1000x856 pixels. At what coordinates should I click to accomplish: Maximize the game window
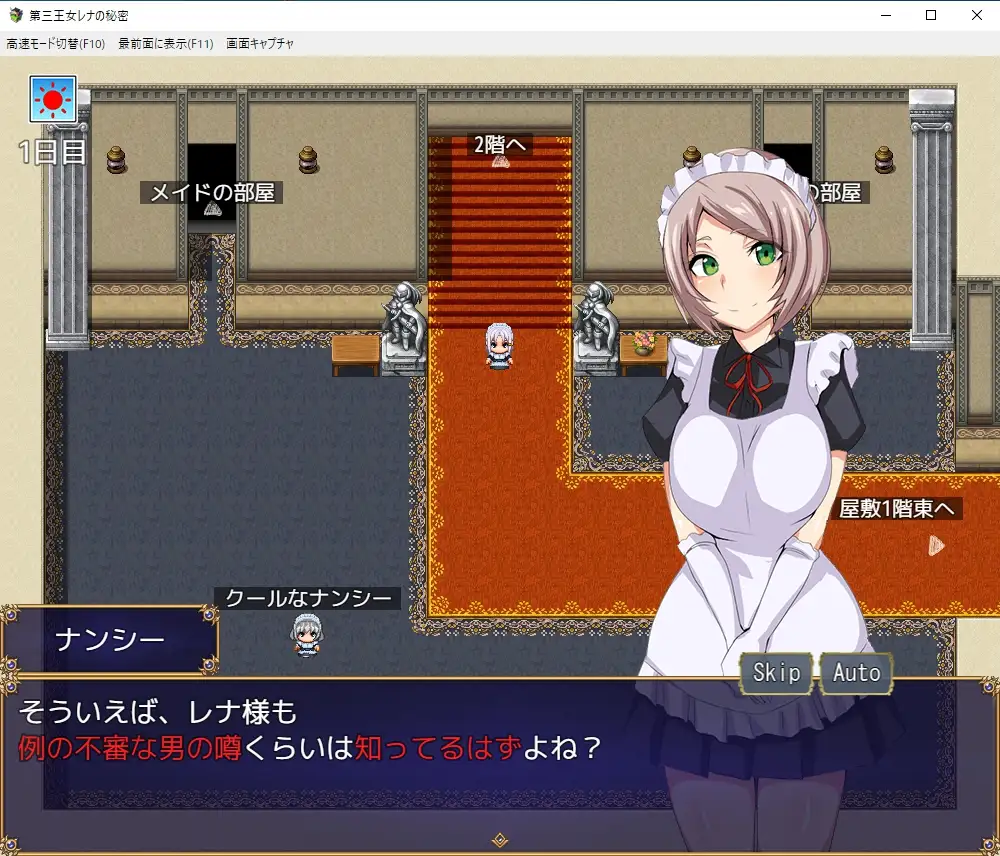930,15
